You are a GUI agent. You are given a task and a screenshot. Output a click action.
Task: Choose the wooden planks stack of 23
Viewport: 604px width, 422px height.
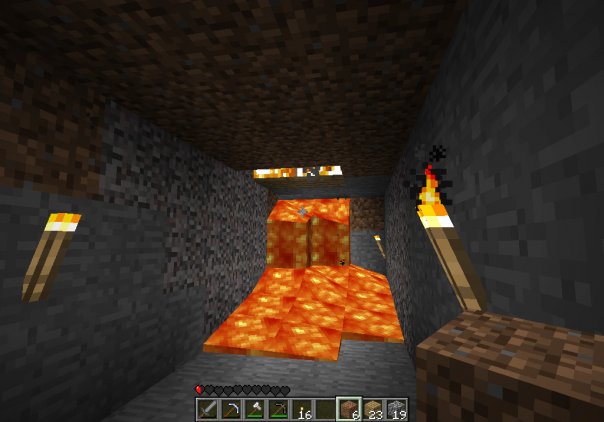pyautogui.click(x=371, y=409)
